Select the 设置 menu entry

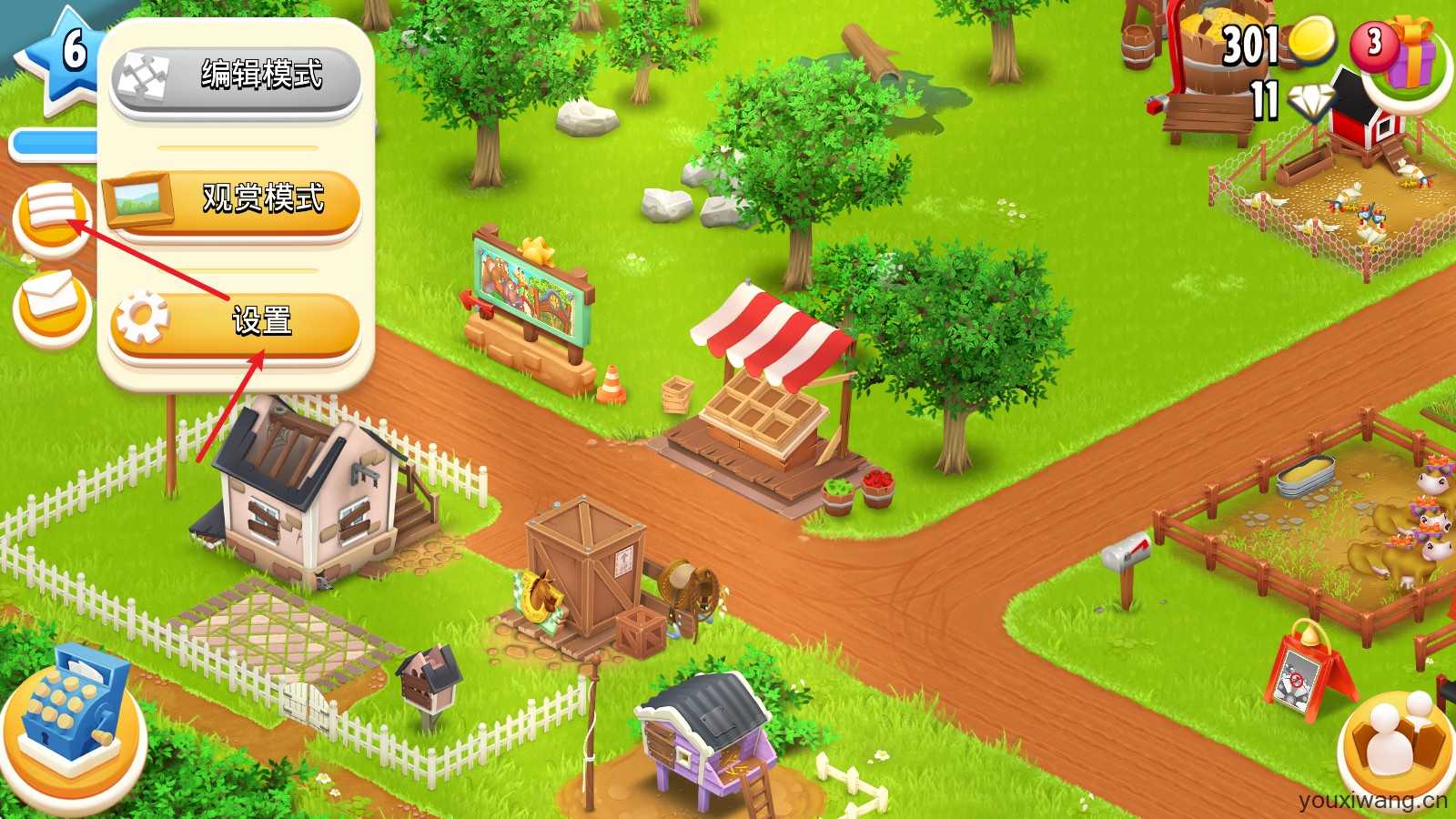pos(264,320)
